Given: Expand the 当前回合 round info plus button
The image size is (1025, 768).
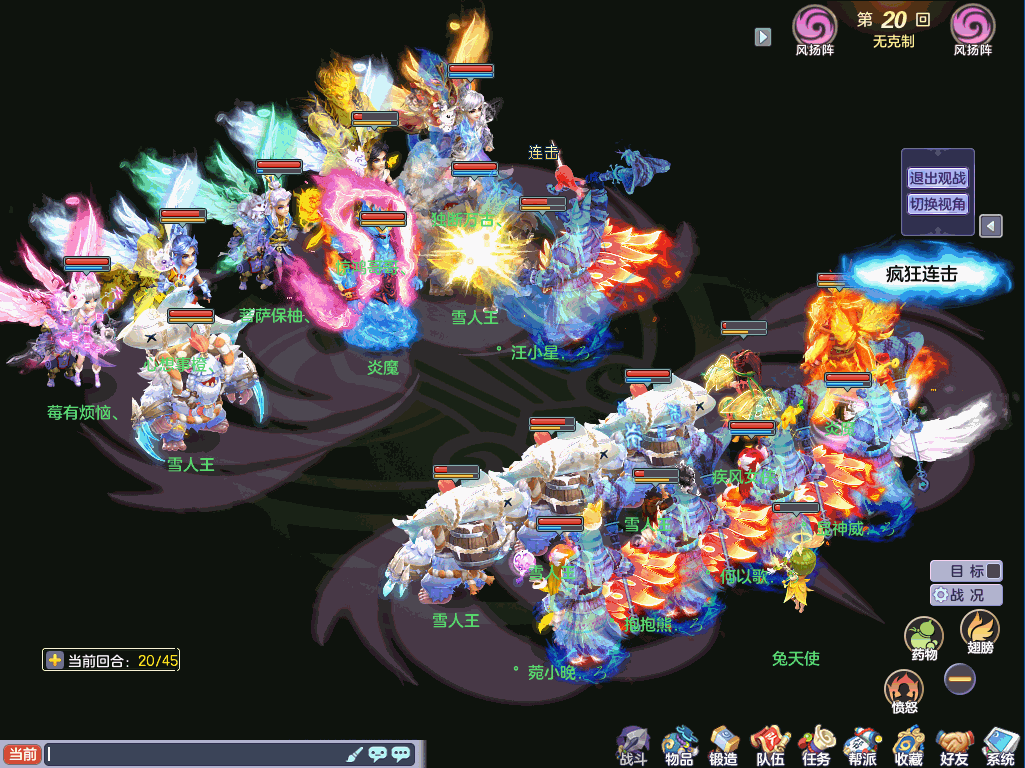Looking at the screenshot, I should (55, 660).
